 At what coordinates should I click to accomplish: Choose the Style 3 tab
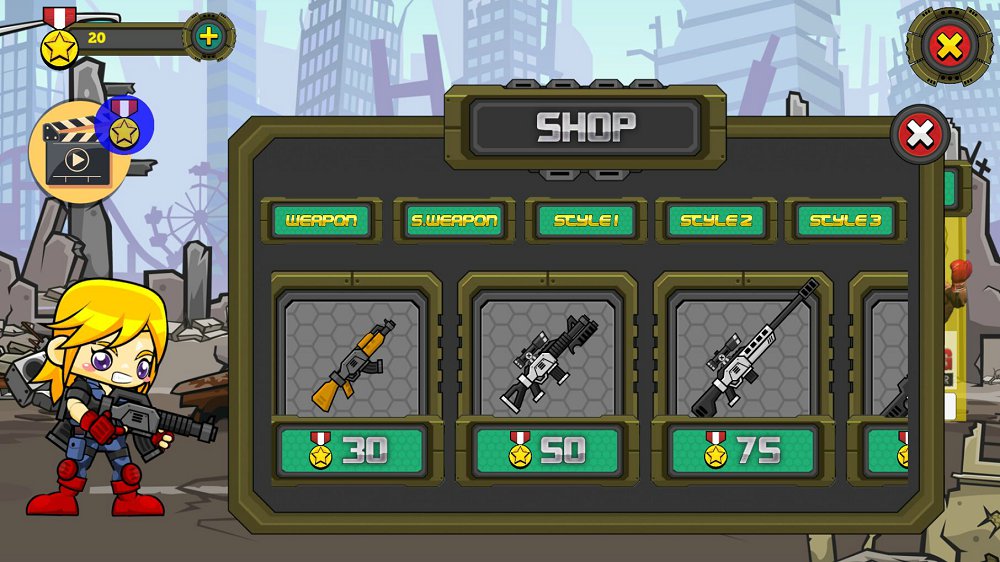pyautogui.click(x=845, y=220)
